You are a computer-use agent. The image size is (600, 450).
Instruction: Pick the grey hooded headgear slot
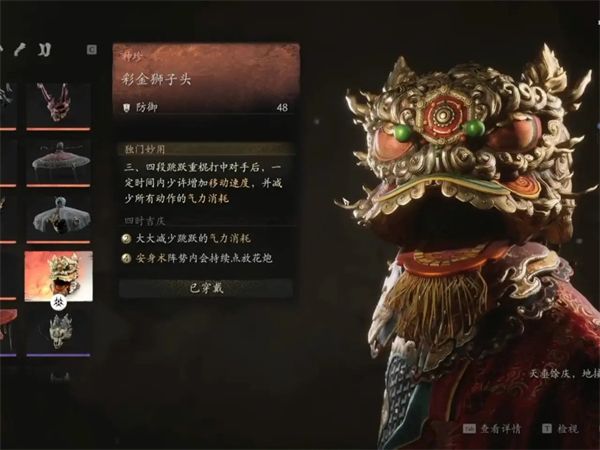pyautogui.click(x=59, y=216)
